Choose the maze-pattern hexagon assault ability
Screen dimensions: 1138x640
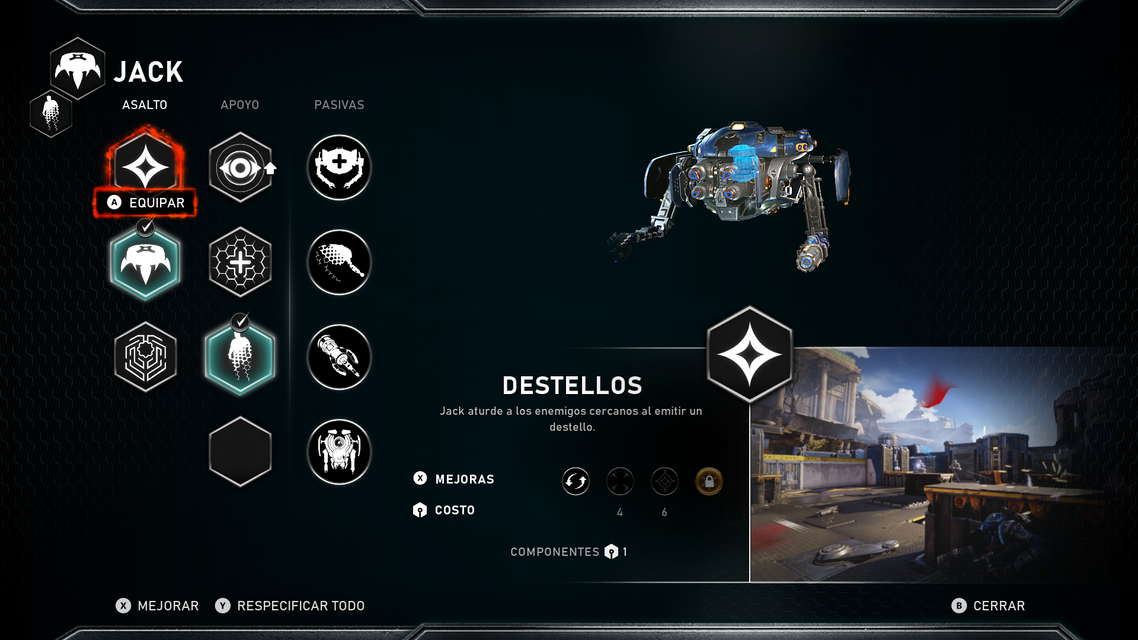click(145, 356)
